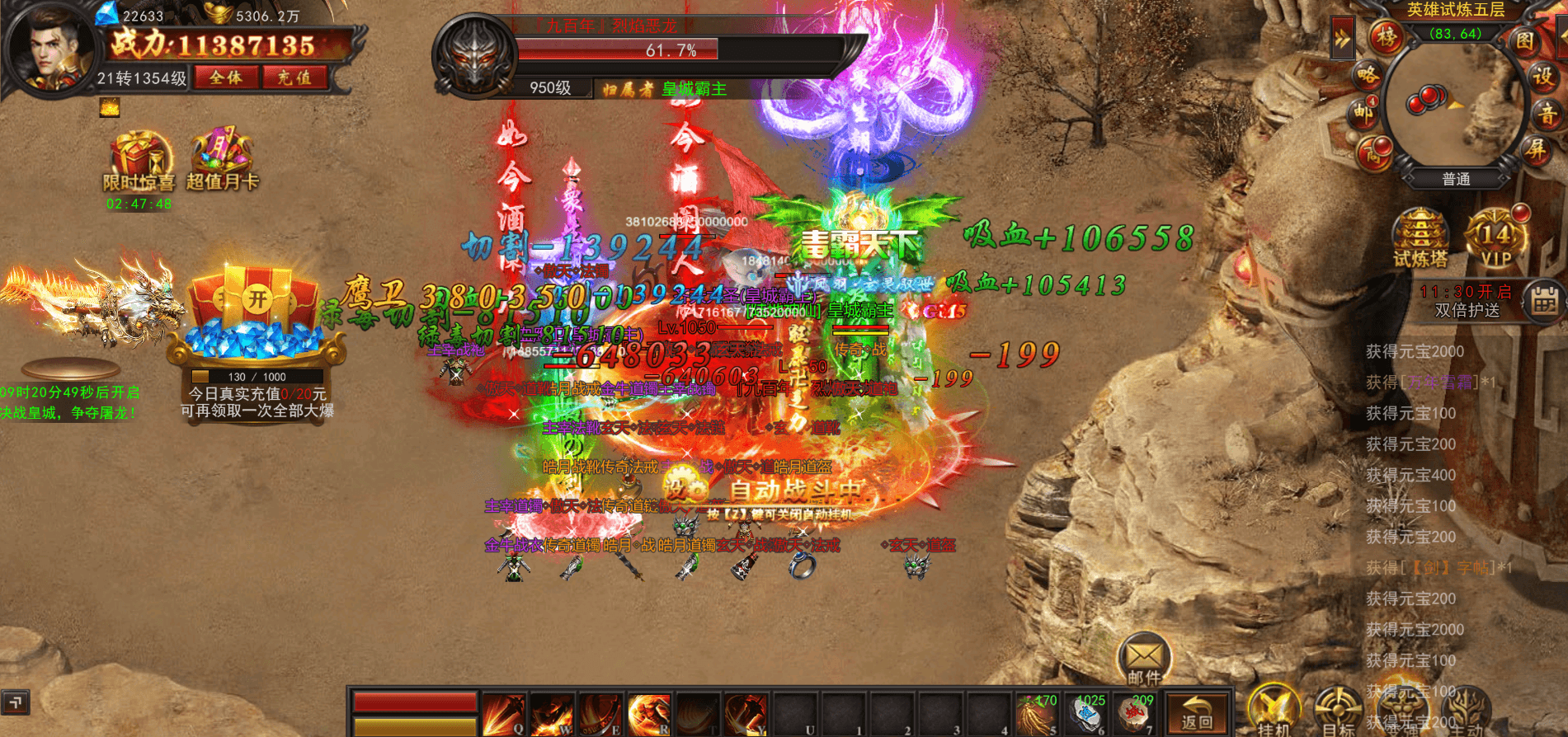1568x737 pixels.
Task: Open the 试炼塔 trial tower icon
Action: (x=1420, y=238)
